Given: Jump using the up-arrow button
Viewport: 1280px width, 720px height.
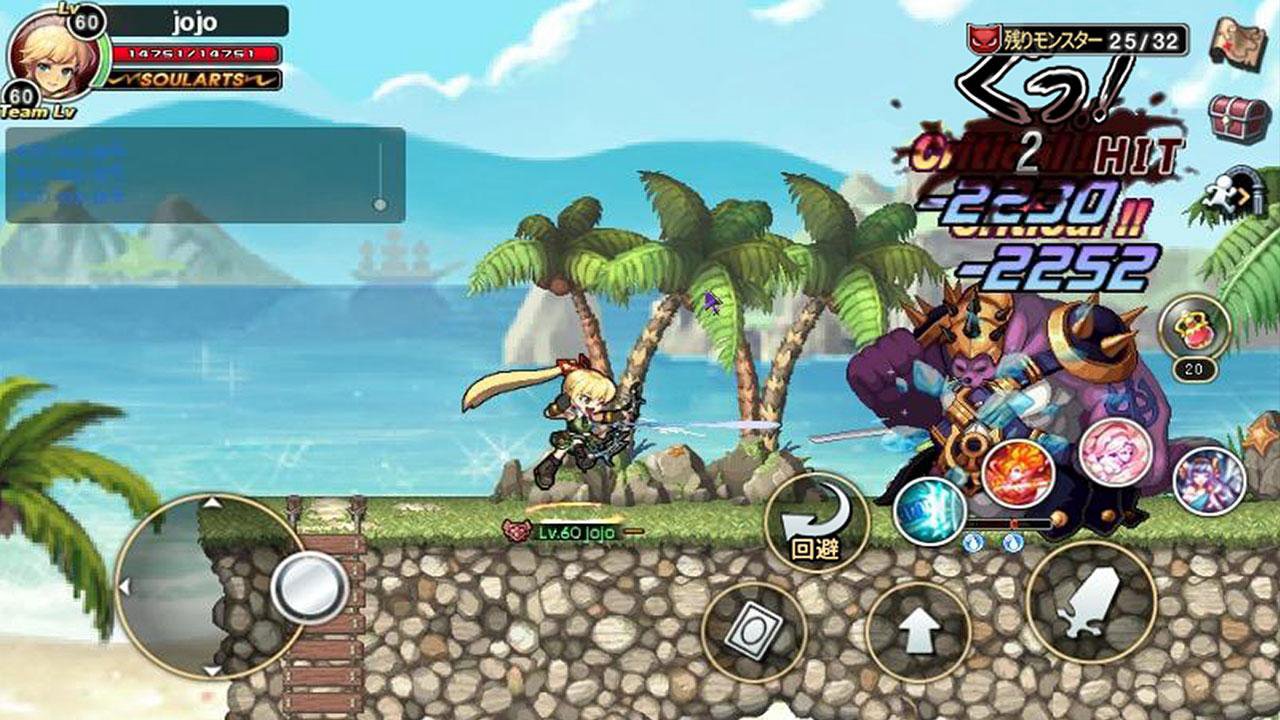Looking at the screenshot, I should tap(918, 632).
